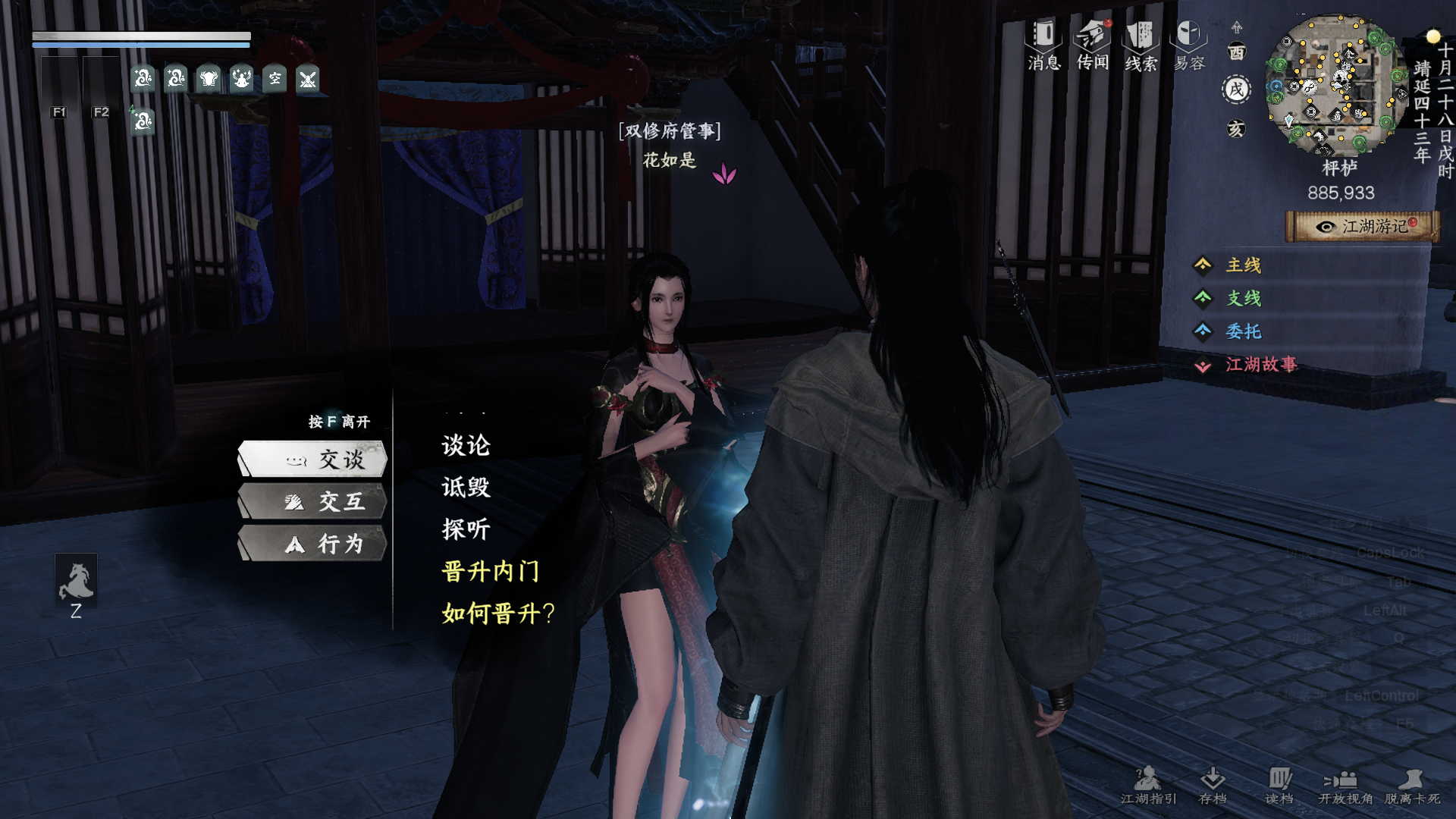The height and width of the screenshot is (819, 1456).
Task: Open the 线索 clues panel icon
Action: (1141, 34)
